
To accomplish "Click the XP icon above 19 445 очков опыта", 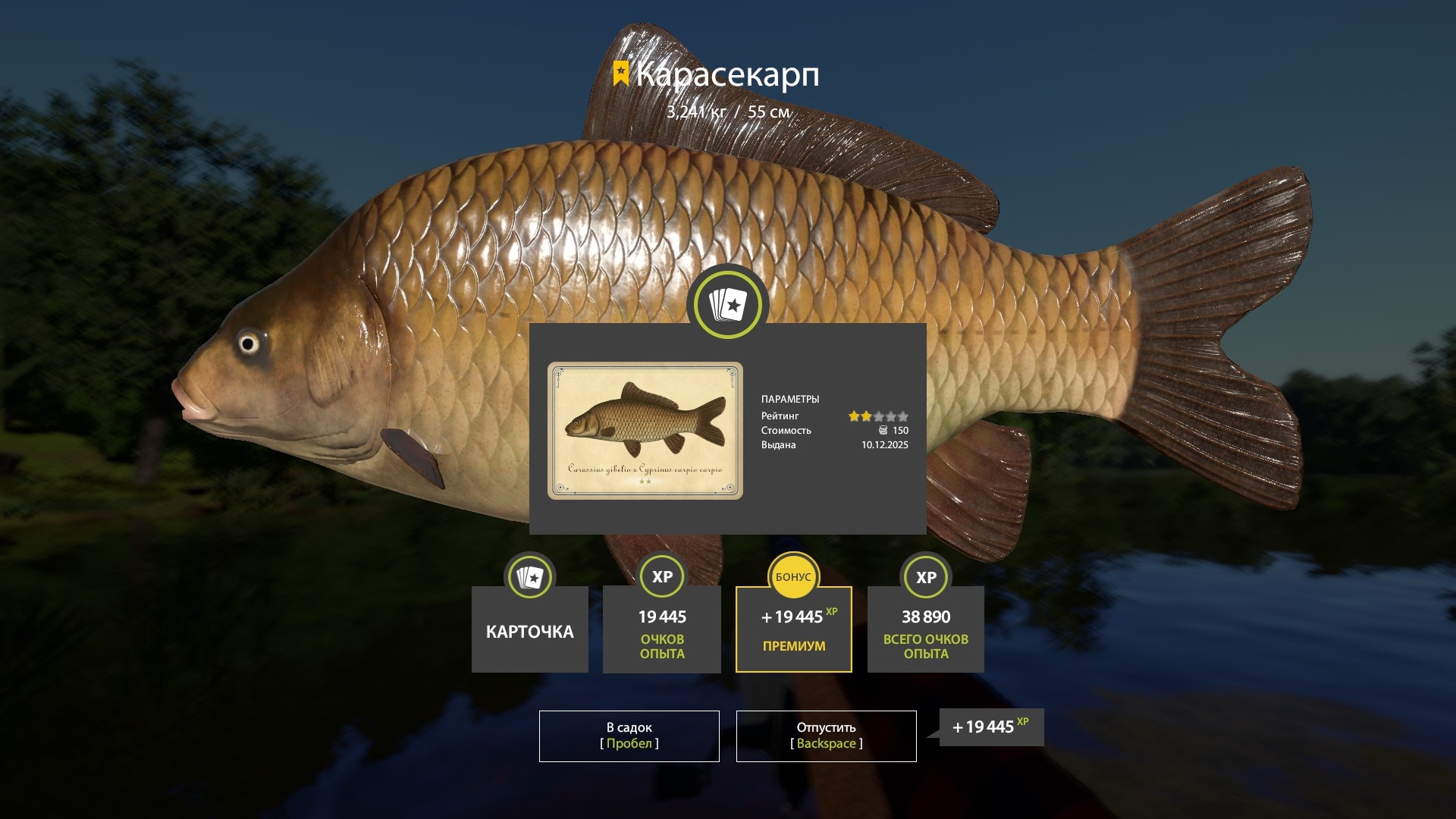I will click(661, 577).
